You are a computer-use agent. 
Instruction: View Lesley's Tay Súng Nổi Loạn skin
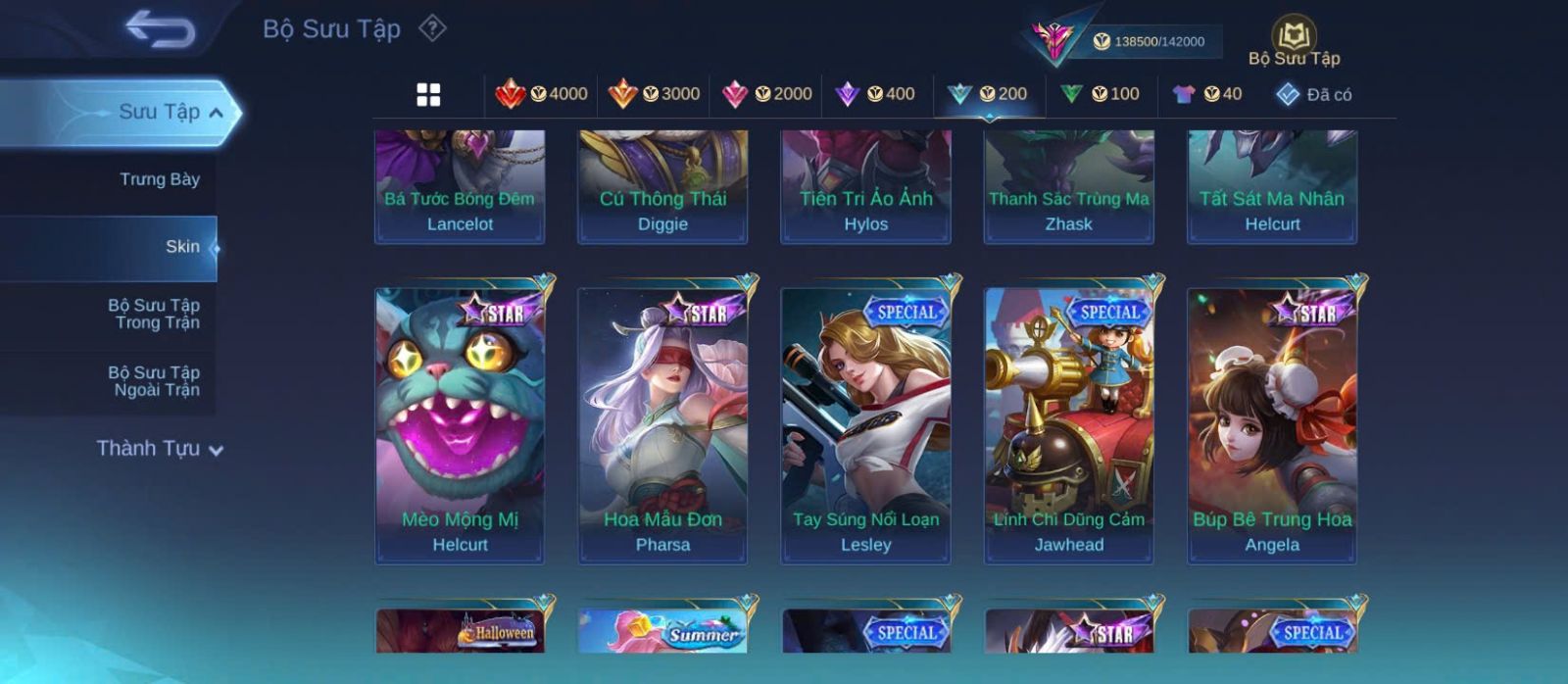(x=865, y=424)
